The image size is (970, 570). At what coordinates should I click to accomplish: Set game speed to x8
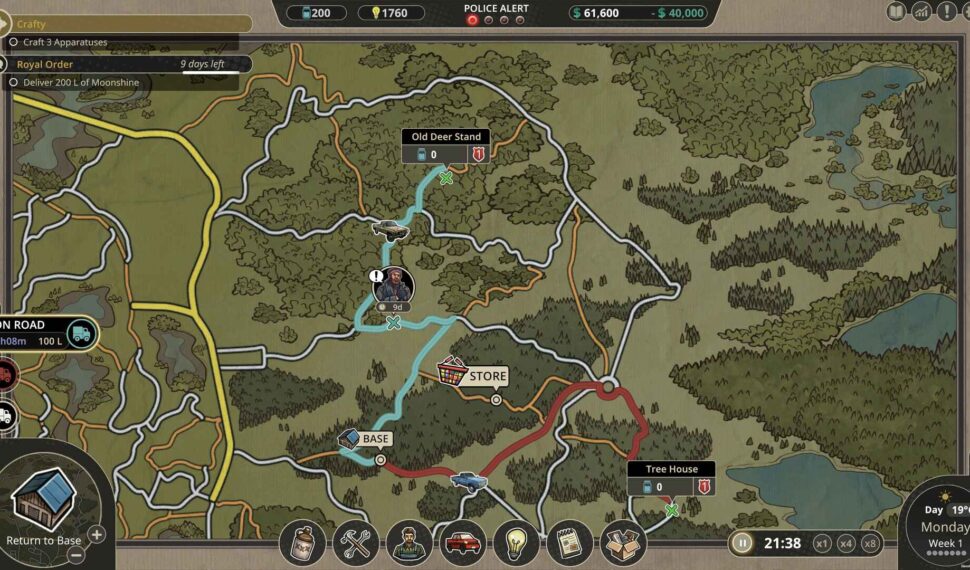coord(871,543)
